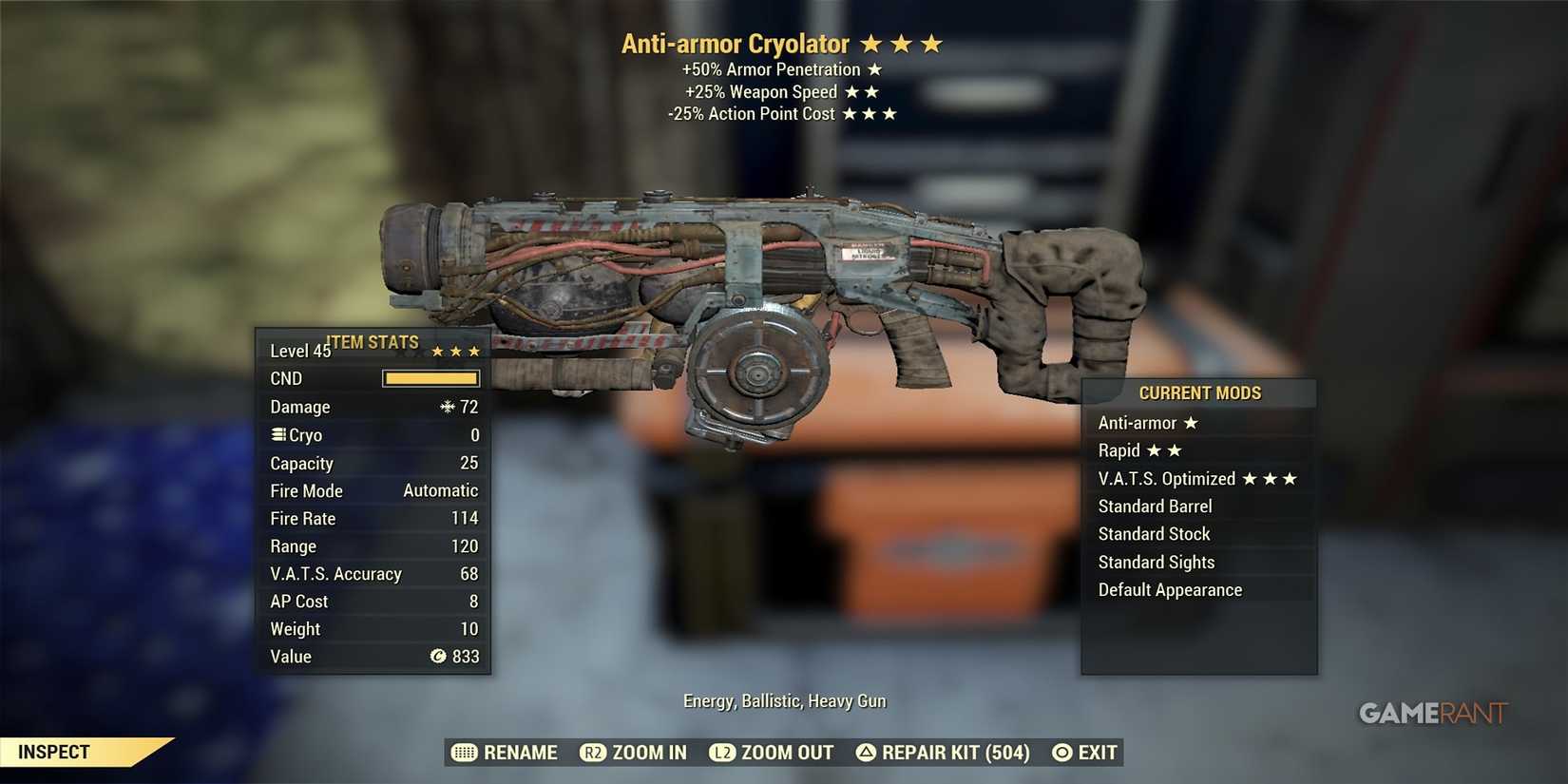Click the Standard Barrel mod
The image size is (1568, 784).
pos(1198,507)
